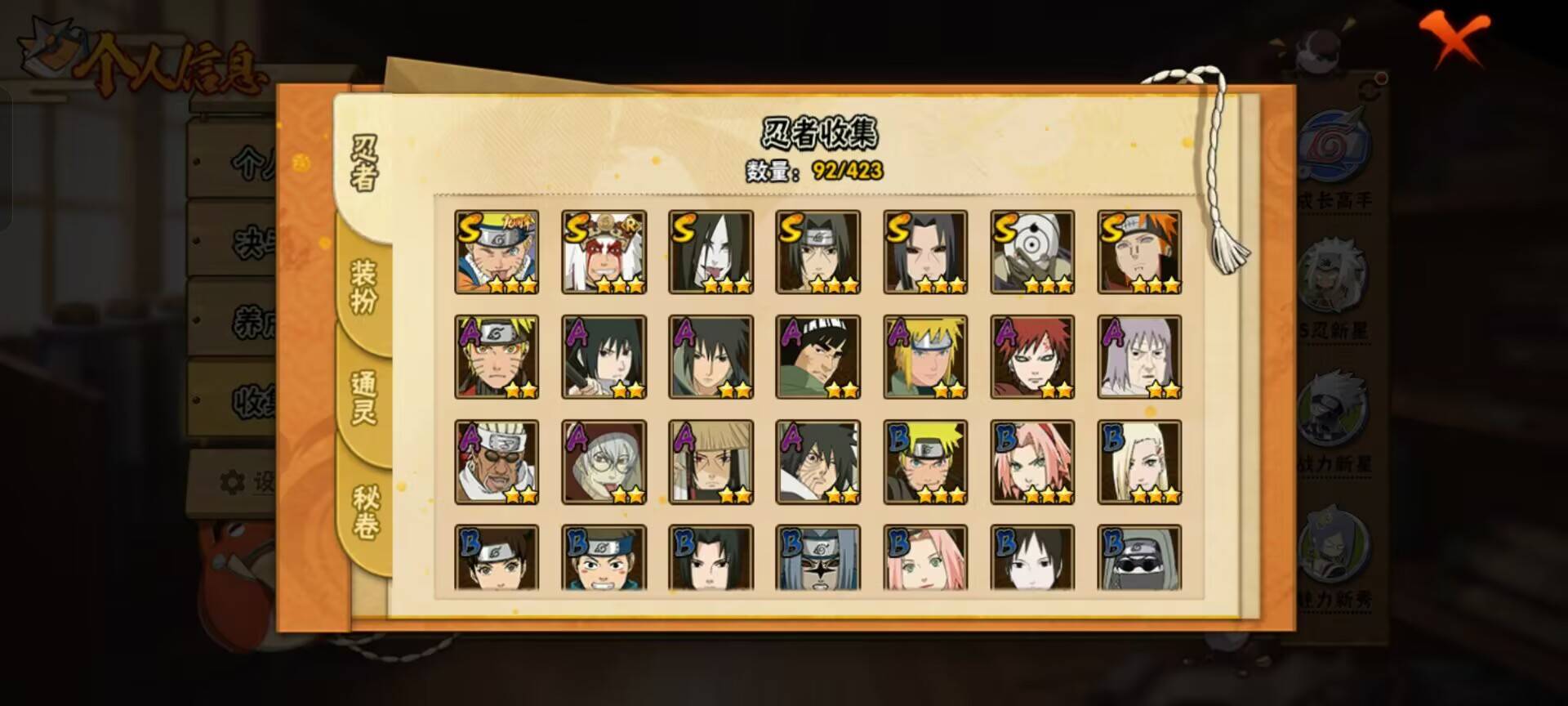Choose A-rank Kabuto with glasses and hood
Viewport: 1568px width, 706px height.
[x=604, y=462]
